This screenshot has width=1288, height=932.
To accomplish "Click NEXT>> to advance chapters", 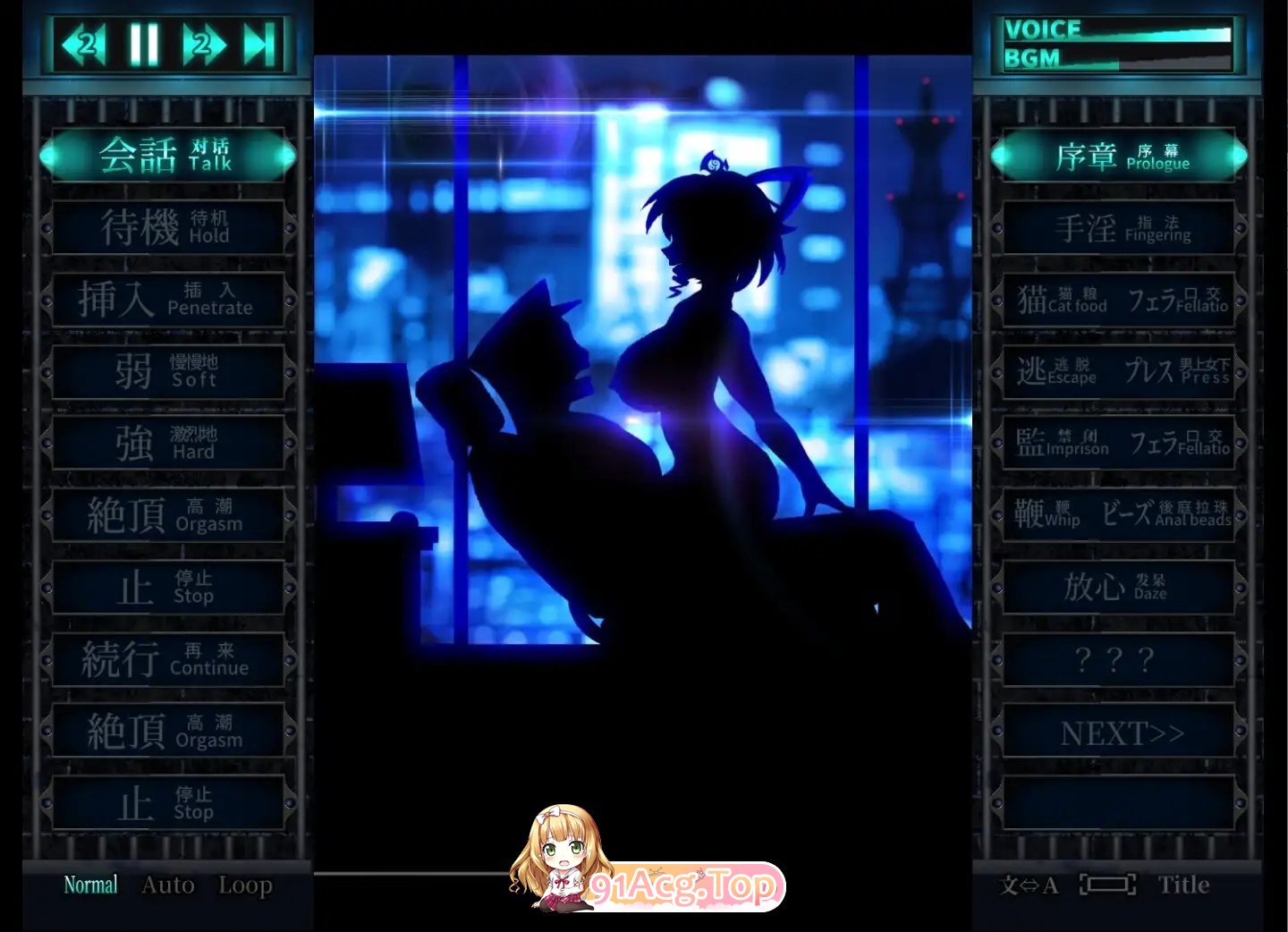I will point(1119,732).
